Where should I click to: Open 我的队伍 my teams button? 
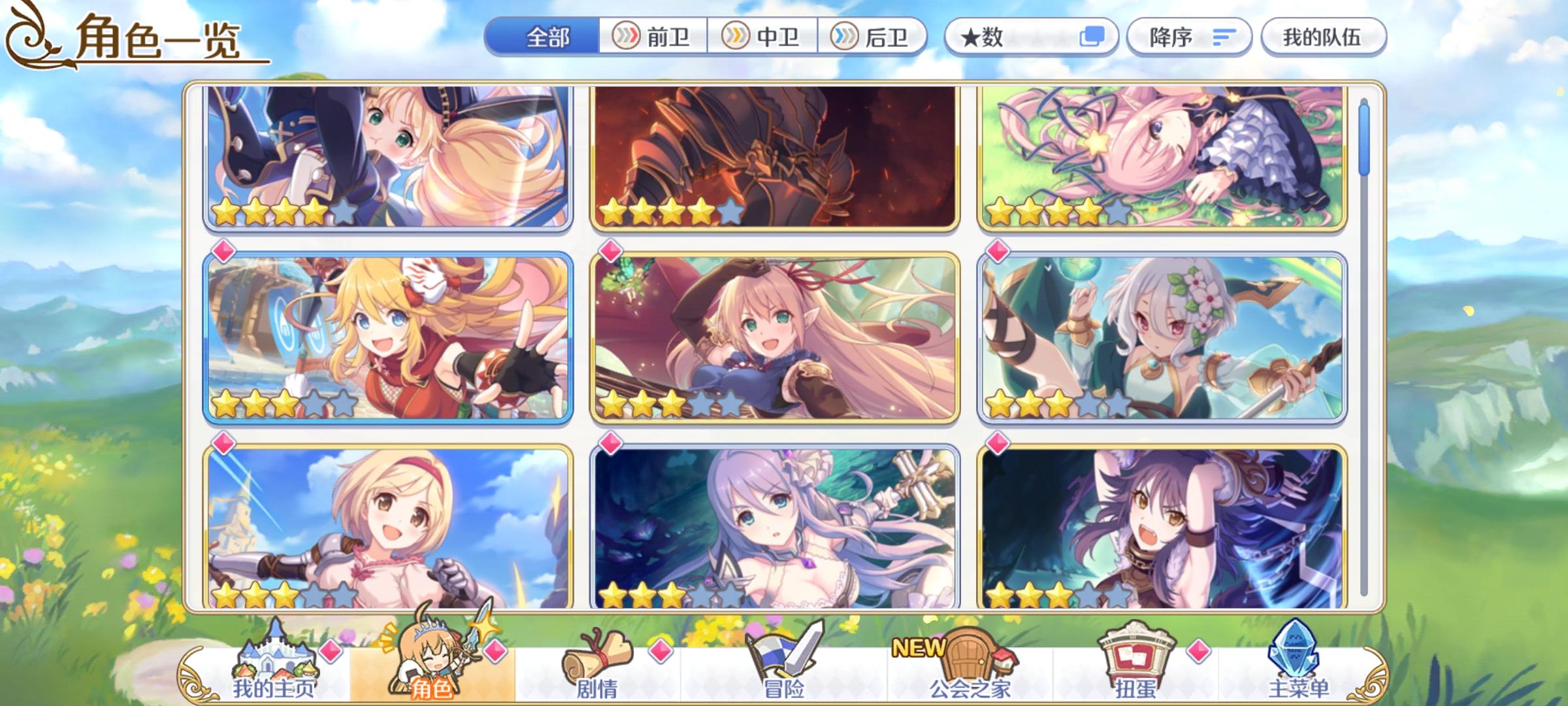pos(1324,37)
